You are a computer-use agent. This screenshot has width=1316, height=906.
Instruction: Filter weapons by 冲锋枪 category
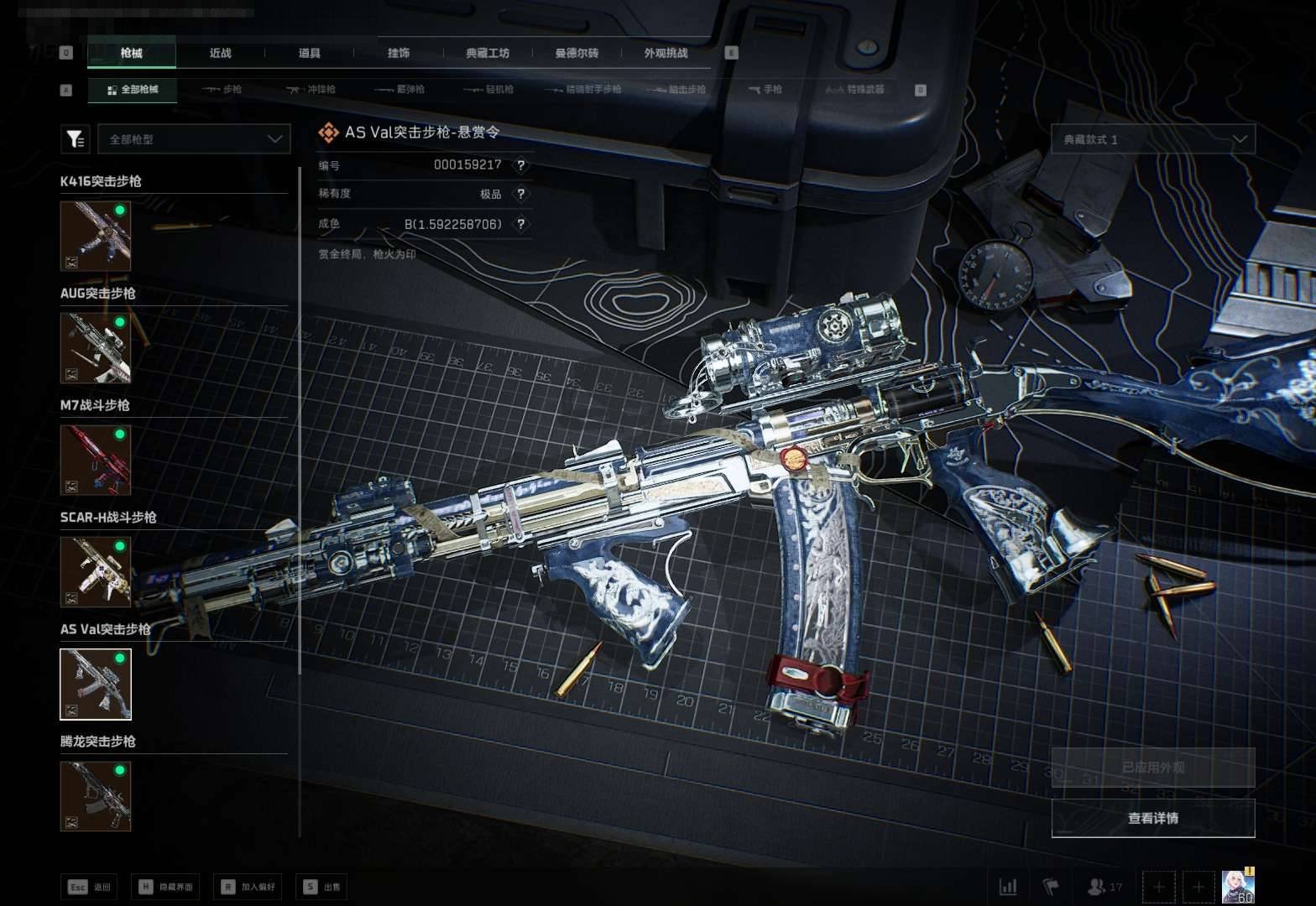311,89
